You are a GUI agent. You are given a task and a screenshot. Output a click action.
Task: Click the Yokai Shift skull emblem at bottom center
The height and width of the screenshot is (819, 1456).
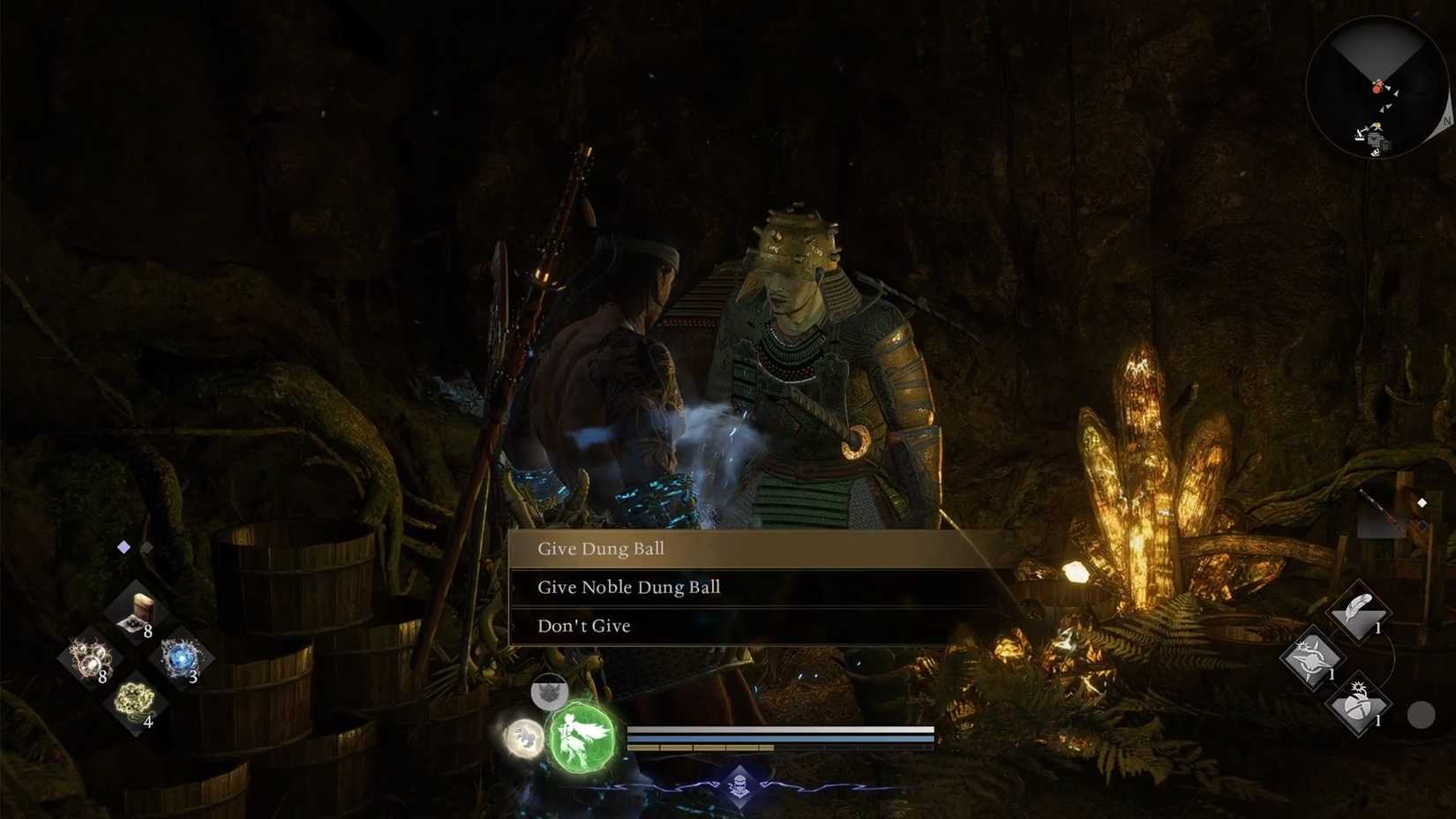click(x=741, y=785)
